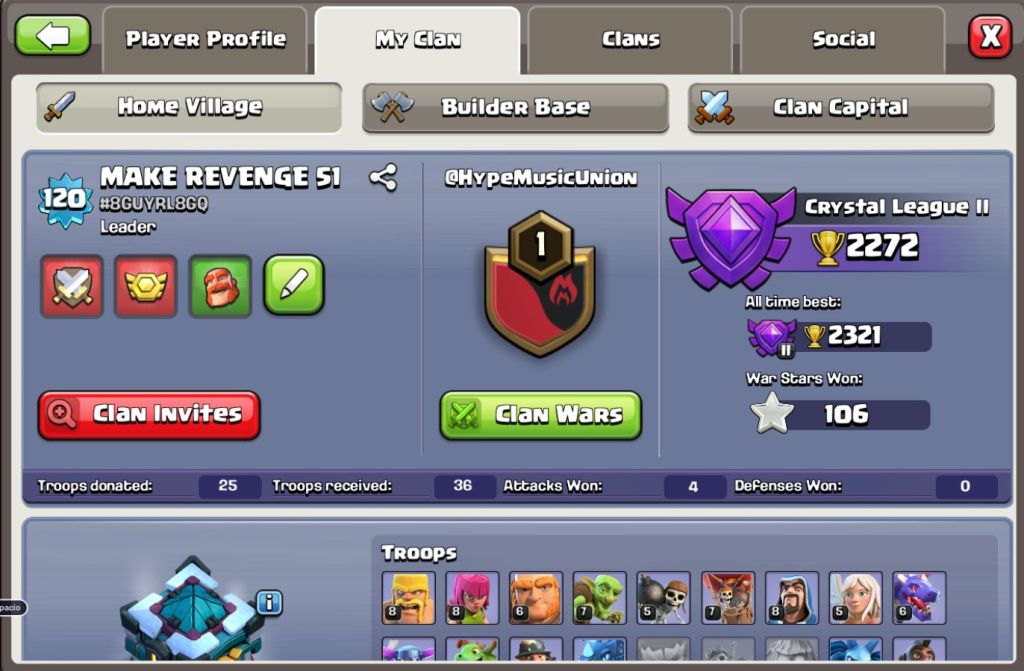
Task: Click the share icon beside the player name
Action: click(x=383, y=178)
